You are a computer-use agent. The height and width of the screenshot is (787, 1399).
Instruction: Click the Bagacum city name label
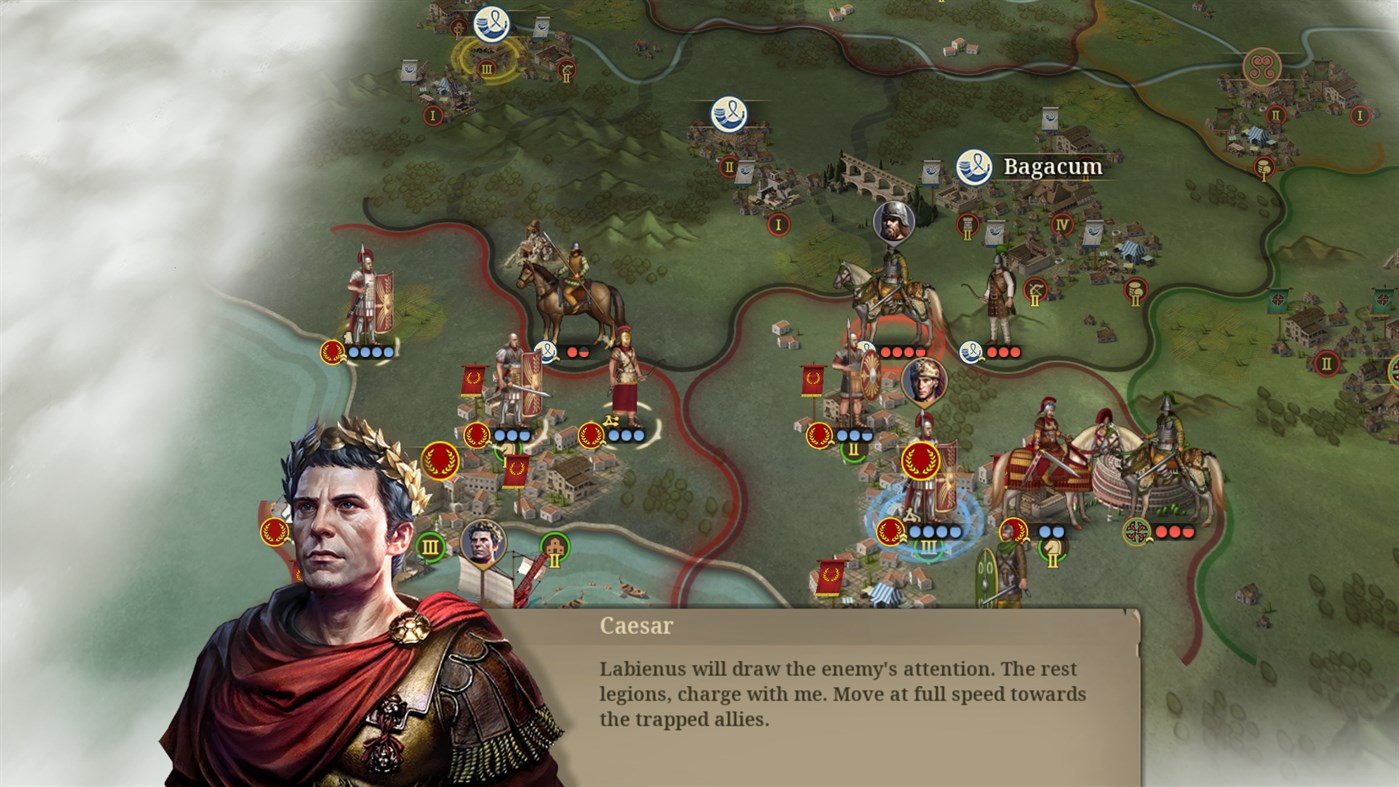1053,166
